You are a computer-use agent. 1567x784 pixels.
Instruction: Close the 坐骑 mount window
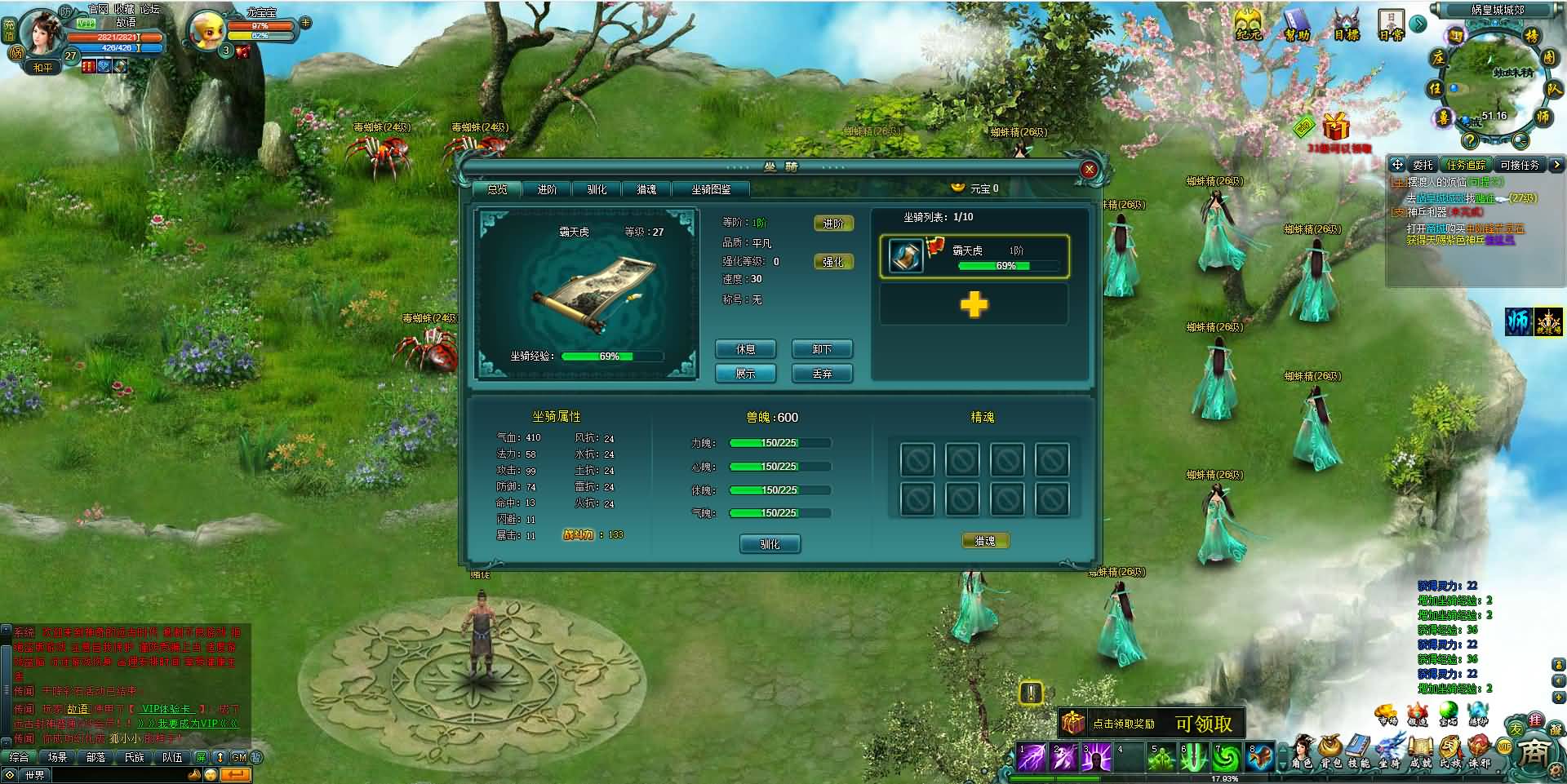pyautogui.click(x=1088, y=170)
